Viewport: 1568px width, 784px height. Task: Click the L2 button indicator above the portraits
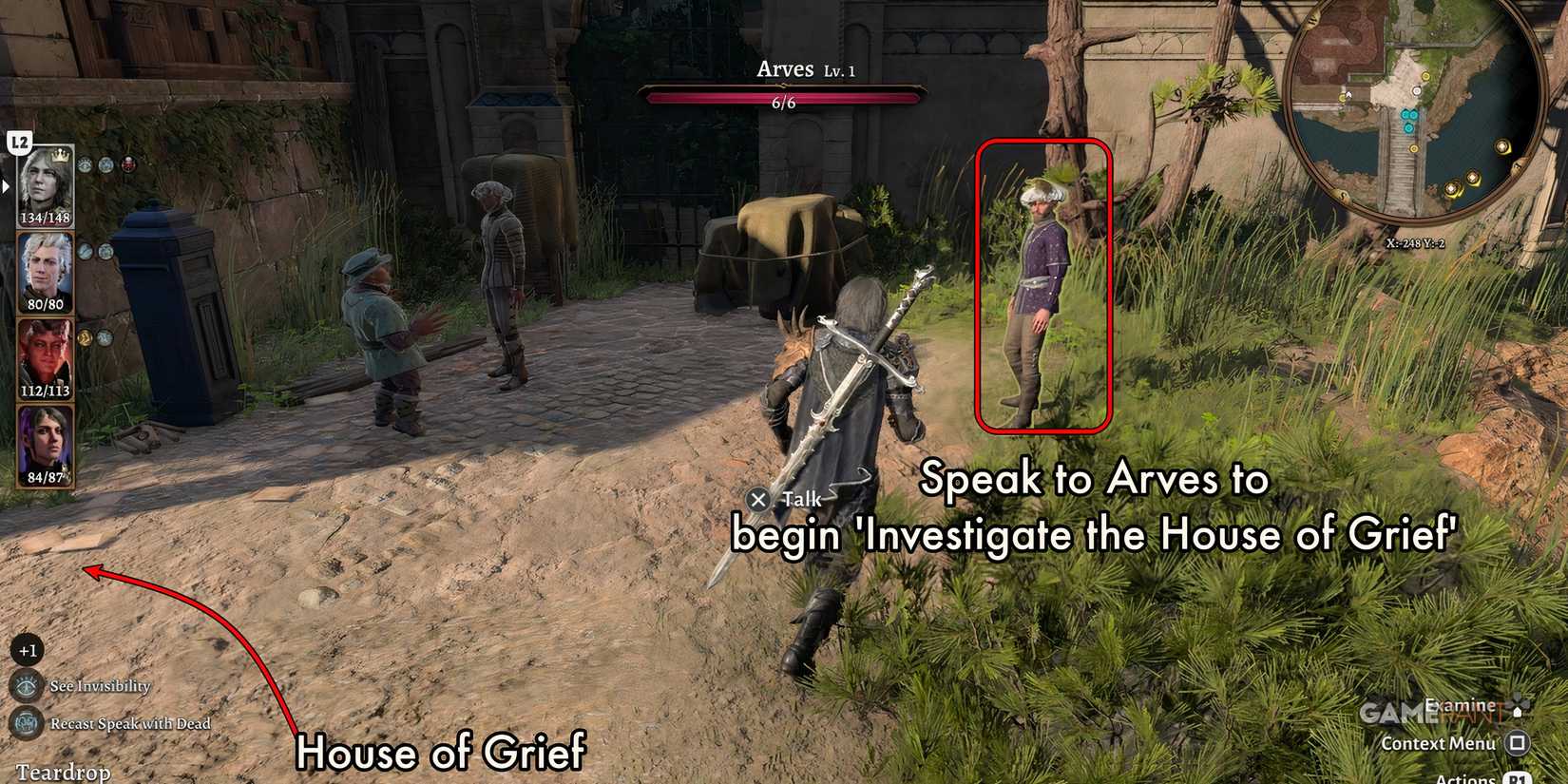[20, 141]
